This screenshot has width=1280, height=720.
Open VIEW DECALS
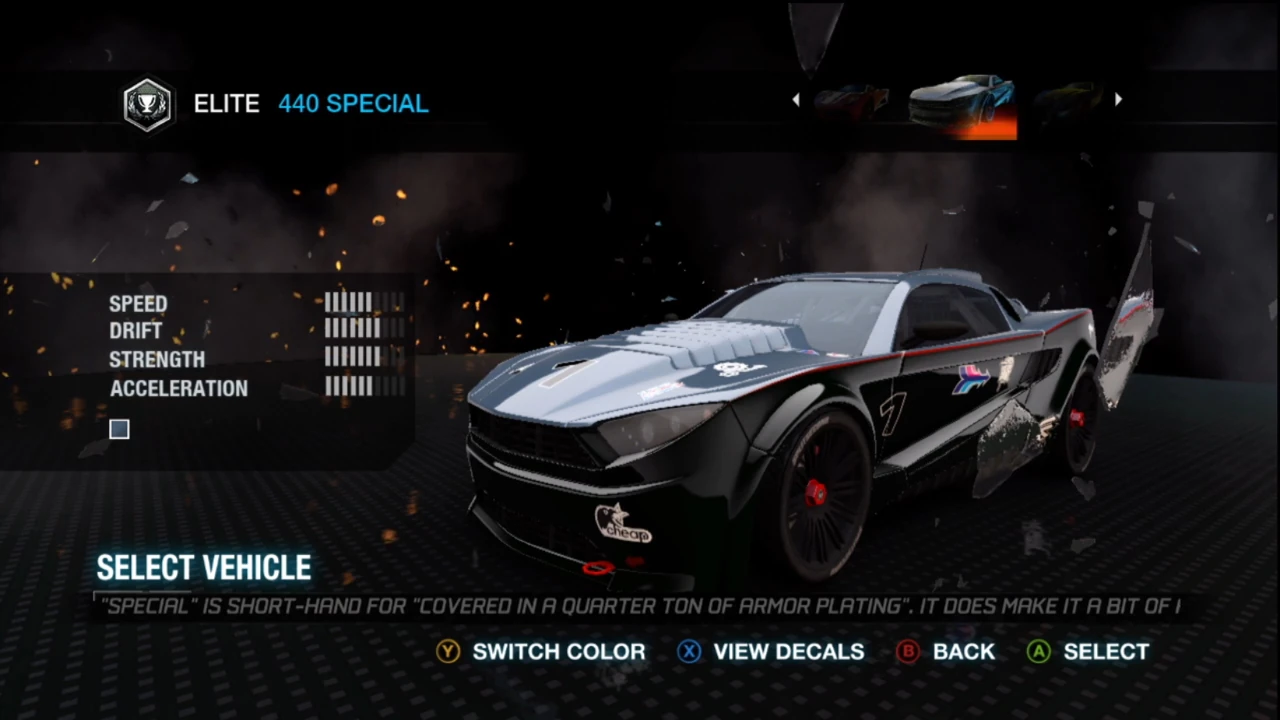[x=788, y=651]
